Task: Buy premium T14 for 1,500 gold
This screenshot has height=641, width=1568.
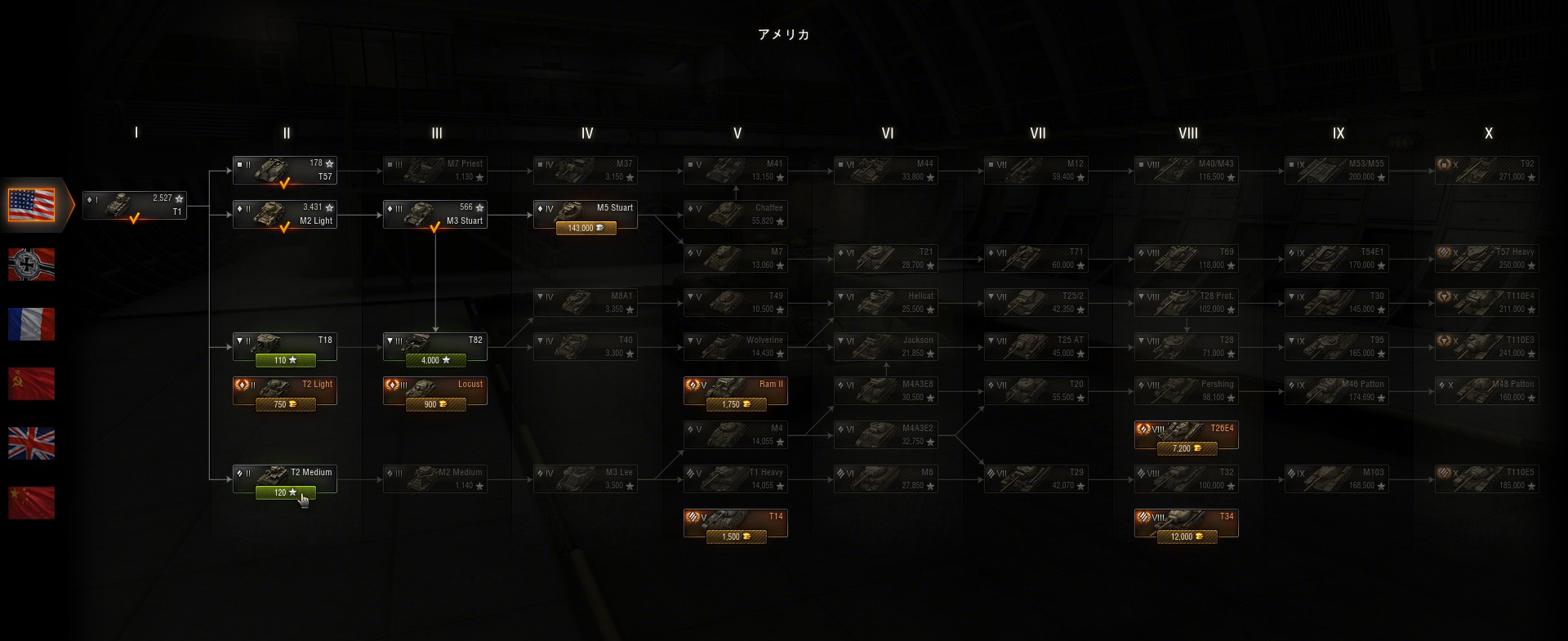Action: tap(736, 536)
